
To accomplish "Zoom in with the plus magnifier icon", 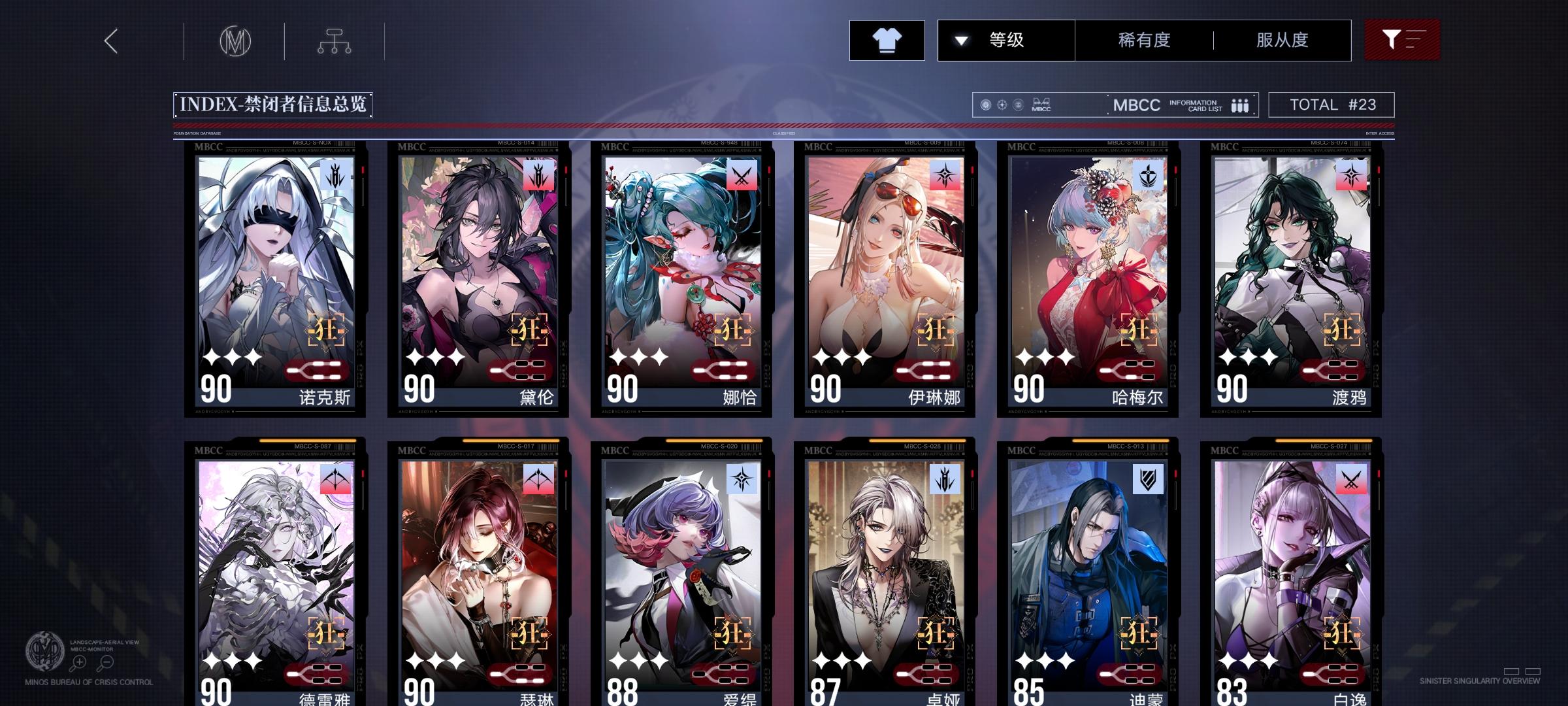I will (78, 661).
